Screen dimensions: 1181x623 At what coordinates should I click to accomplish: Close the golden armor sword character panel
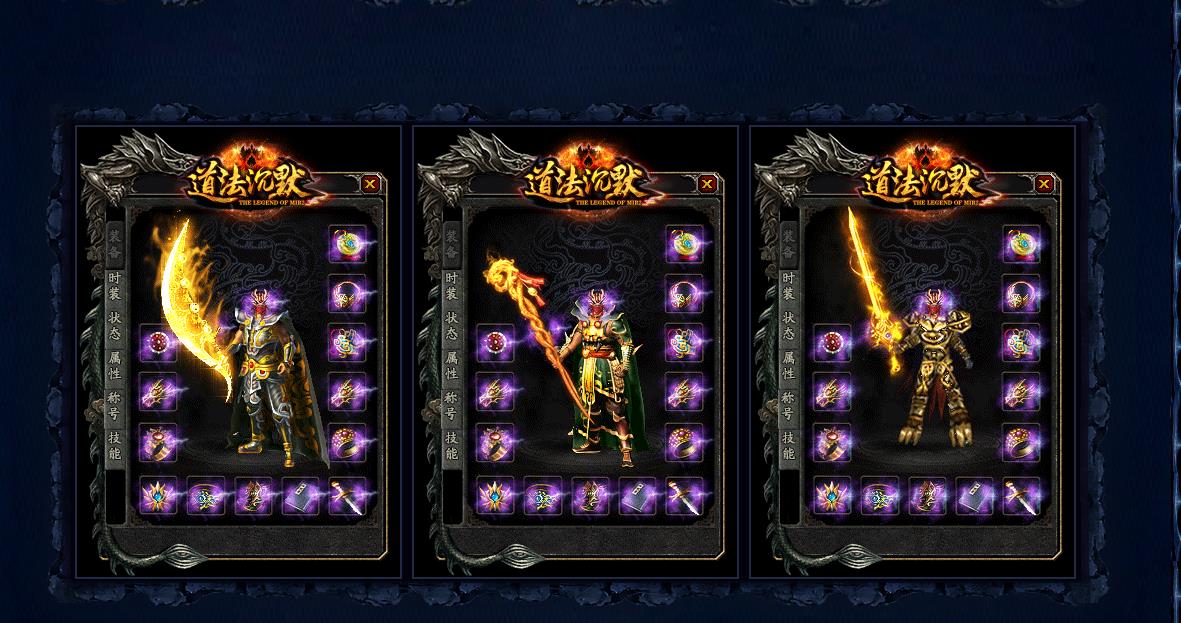tap(1044, 183)
